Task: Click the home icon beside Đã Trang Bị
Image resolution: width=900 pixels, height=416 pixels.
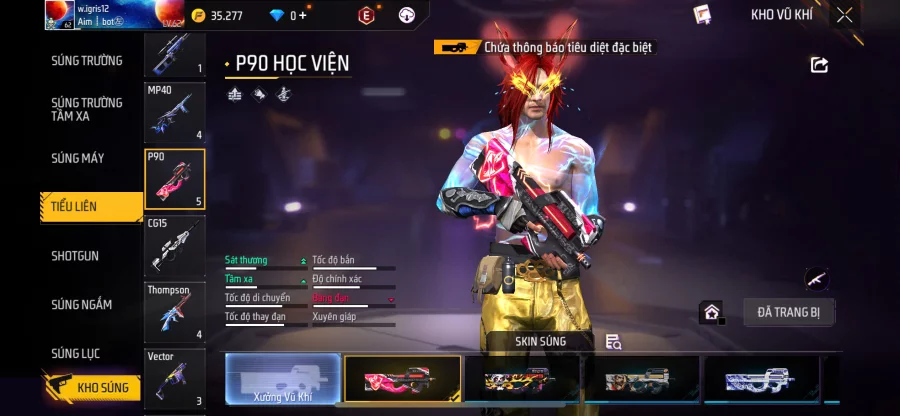Action: coord(711,312)
